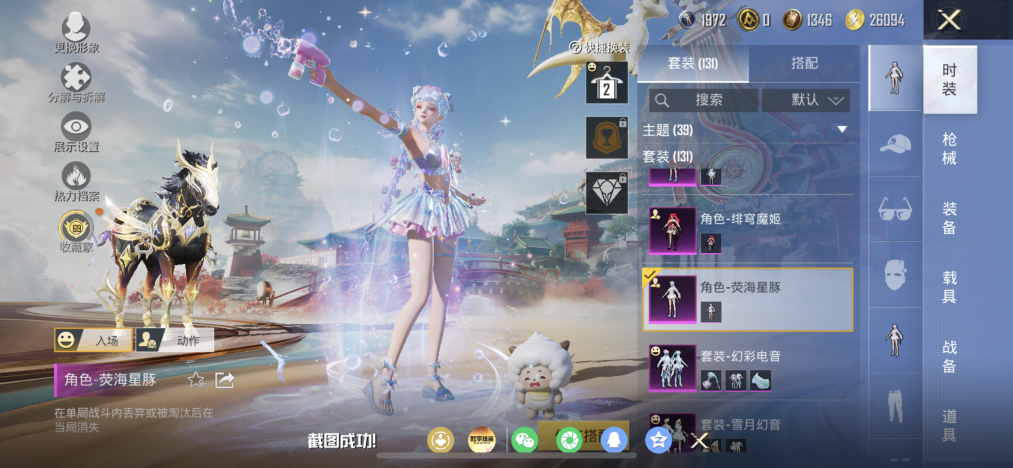
Task: Open the 枪械 category
Action: (949, 147)
